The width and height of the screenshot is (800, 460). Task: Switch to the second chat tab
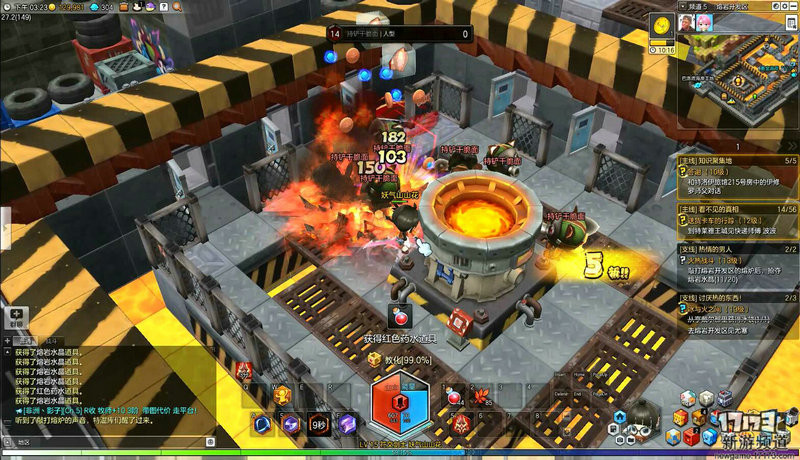(x=51, y=341)
